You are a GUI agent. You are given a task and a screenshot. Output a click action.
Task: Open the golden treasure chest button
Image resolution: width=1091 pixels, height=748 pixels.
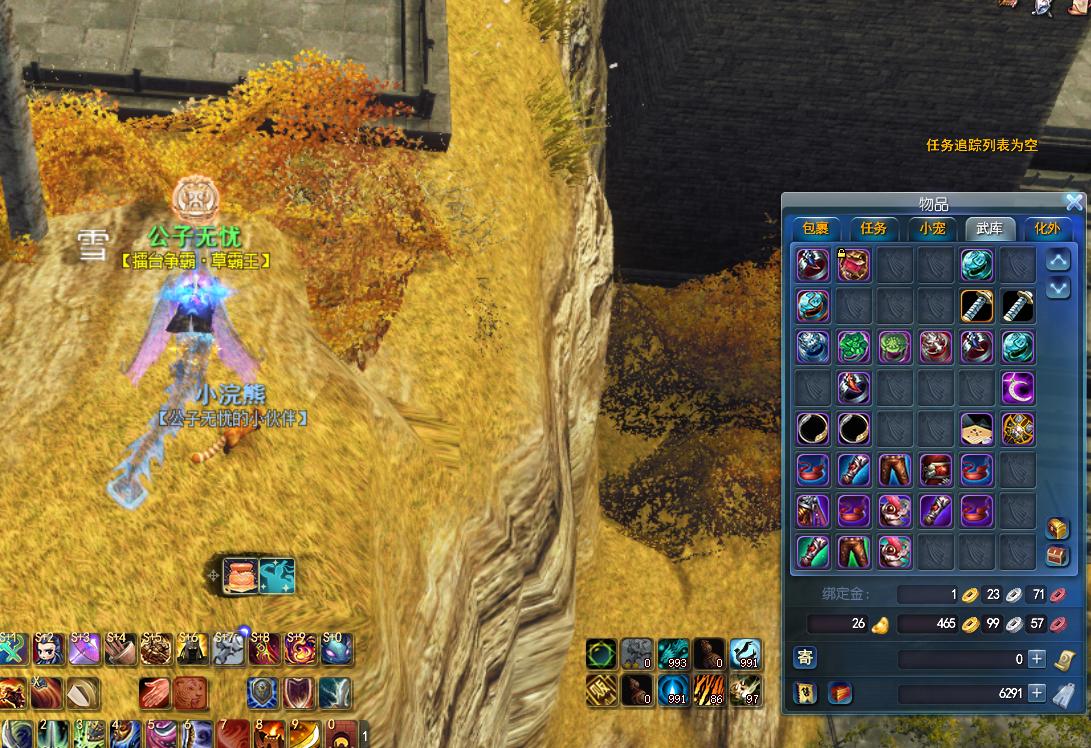[1058, 529]
